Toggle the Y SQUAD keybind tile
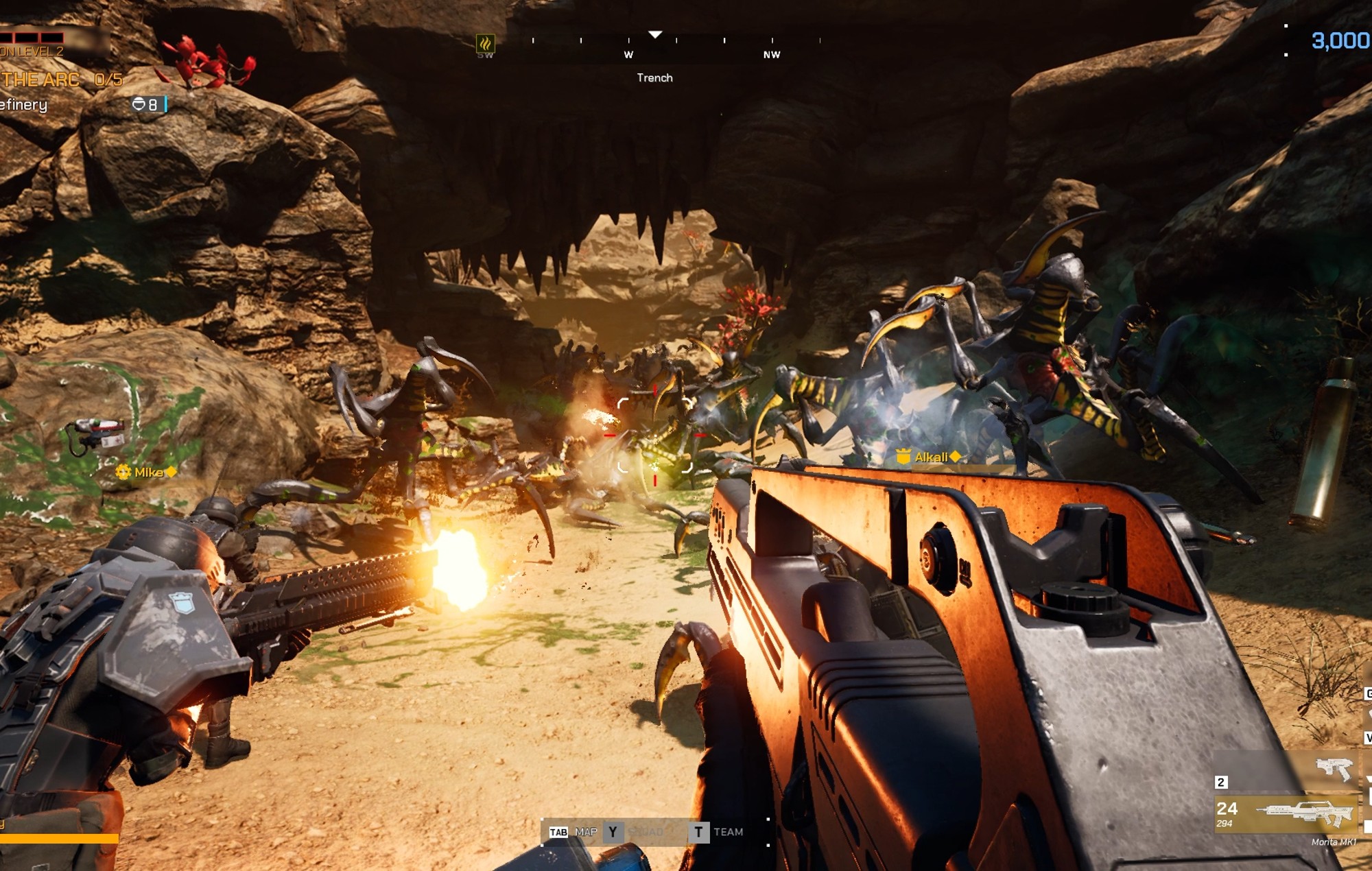 [613, 831]
